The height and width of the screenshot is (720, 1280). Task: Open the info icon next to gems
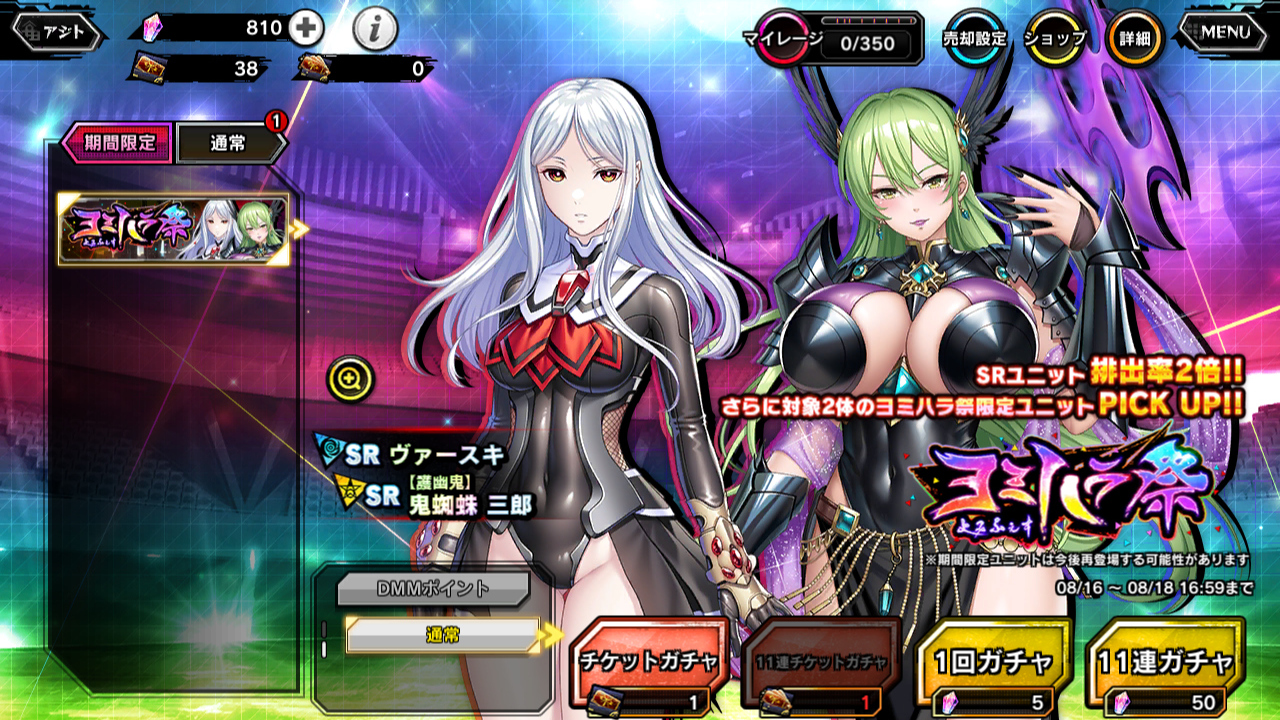pos(374,30)
